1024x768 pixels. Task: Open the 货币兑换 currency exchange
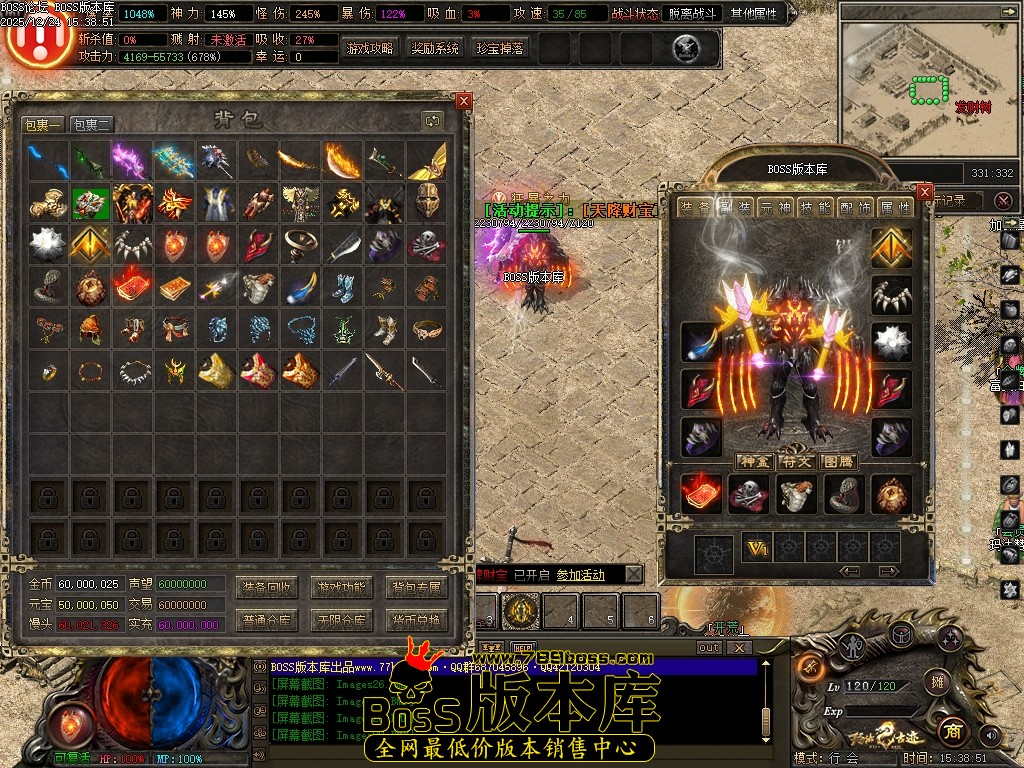416,620
